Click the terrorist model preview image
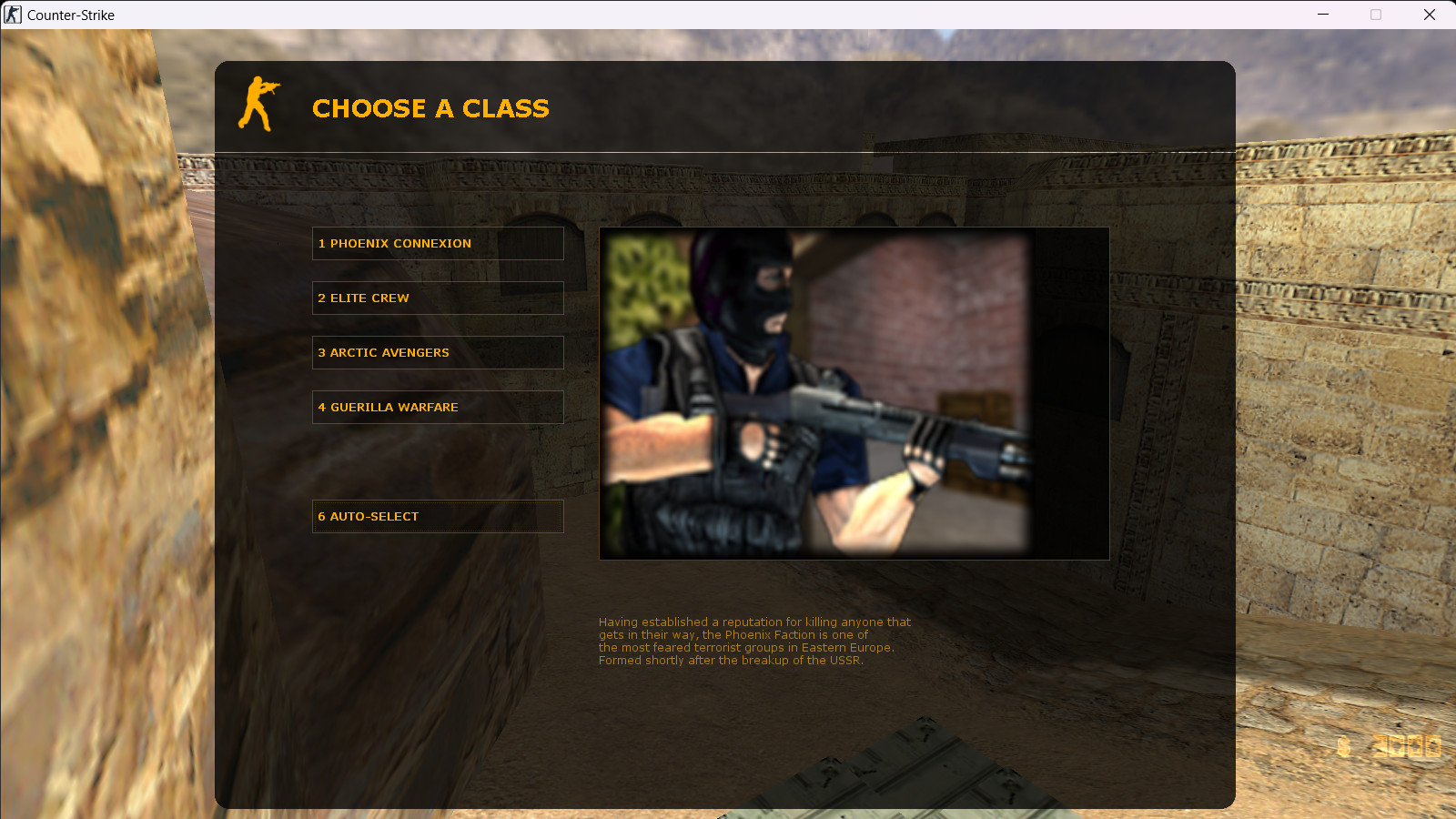The width and height of the screenshot is (1456, 819). pyautogui.click(x=854, y=393)
